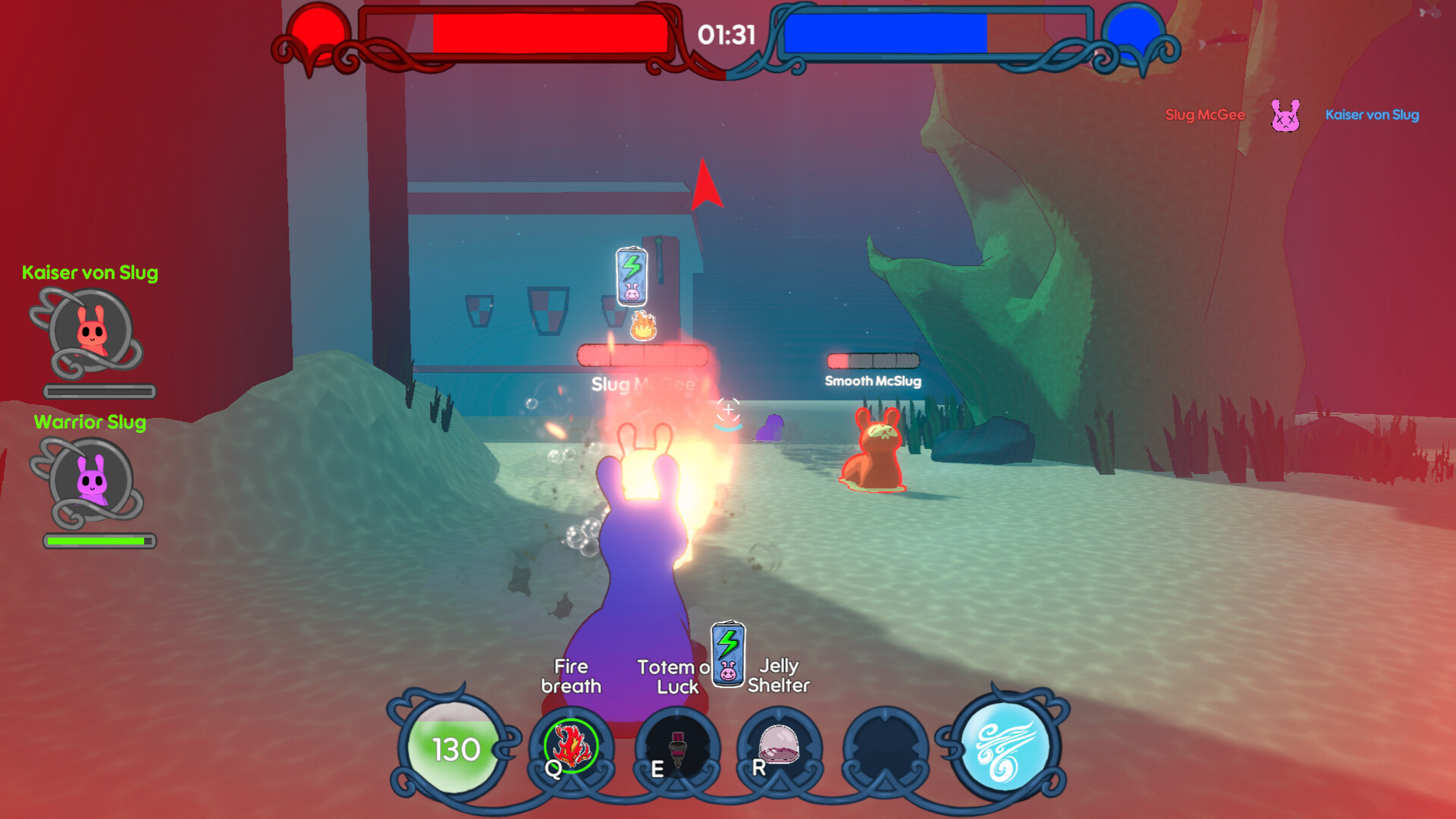Viewport: 1456px width, 819px height.
Task: Trigger the wind swirl dash ability
Action: click(1005, 748)
